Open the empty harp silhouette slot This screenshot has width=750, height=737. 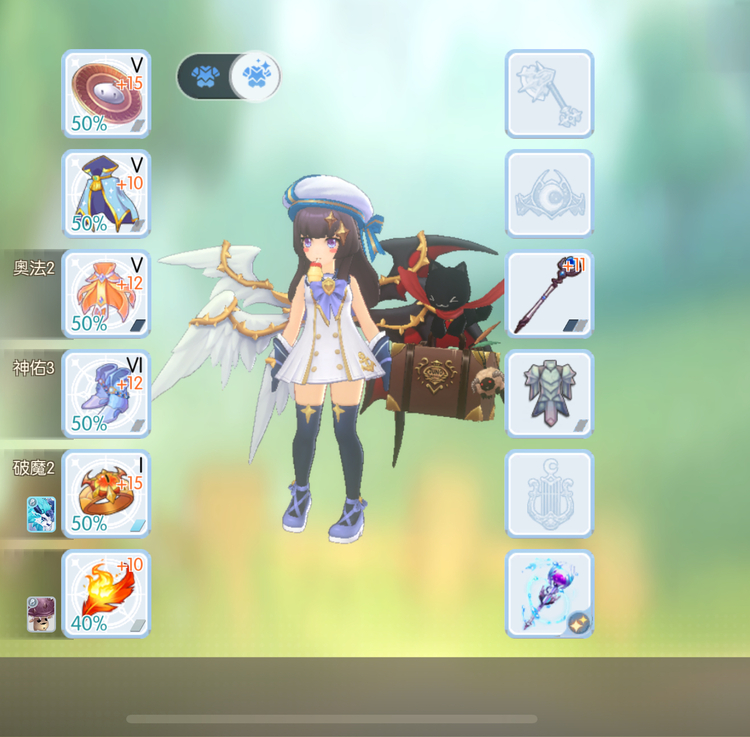tap(549, 494)
